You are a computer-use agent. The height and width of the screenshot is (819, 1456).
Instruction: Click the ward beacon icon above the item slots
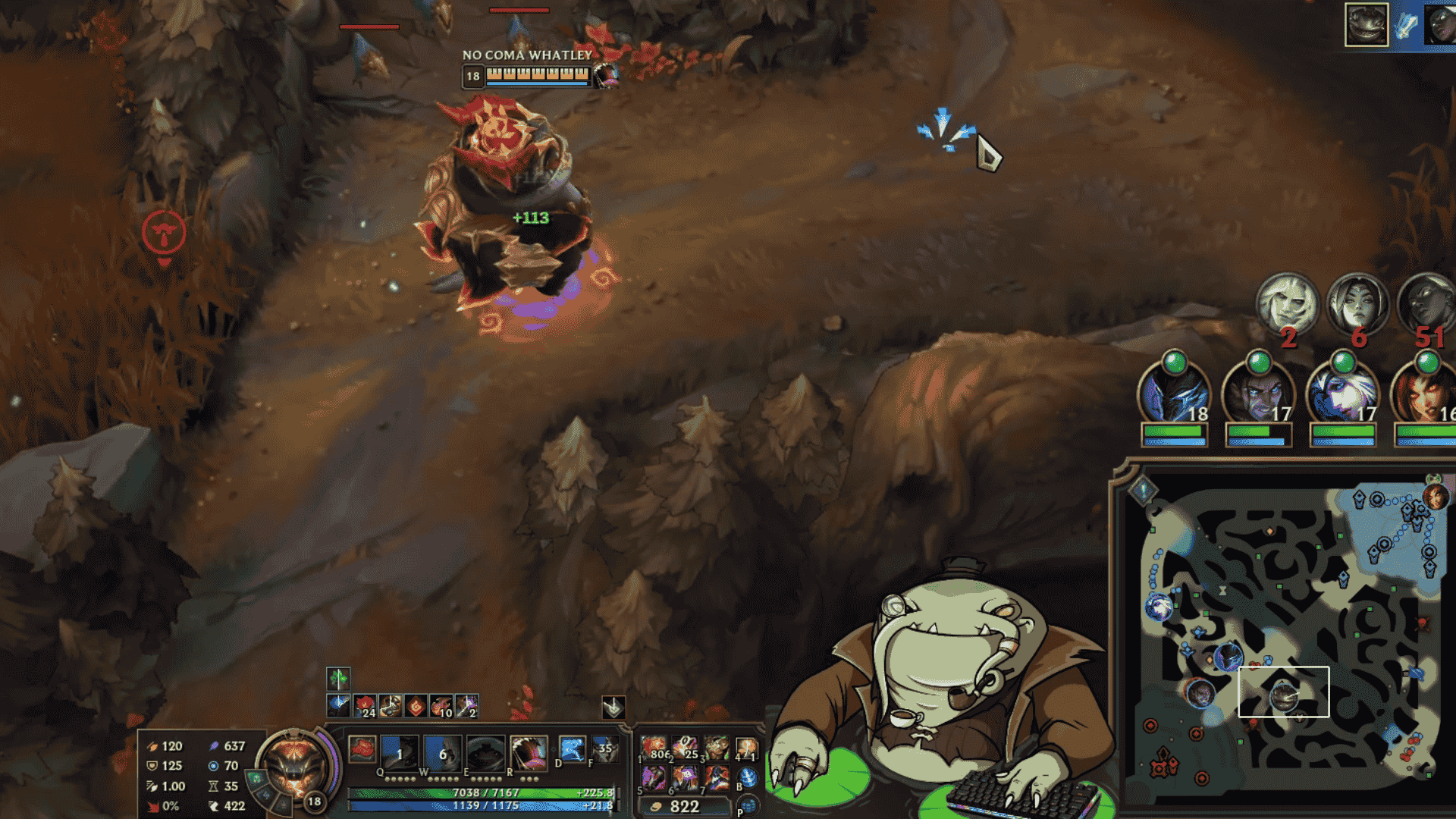(x=613, y=707)
